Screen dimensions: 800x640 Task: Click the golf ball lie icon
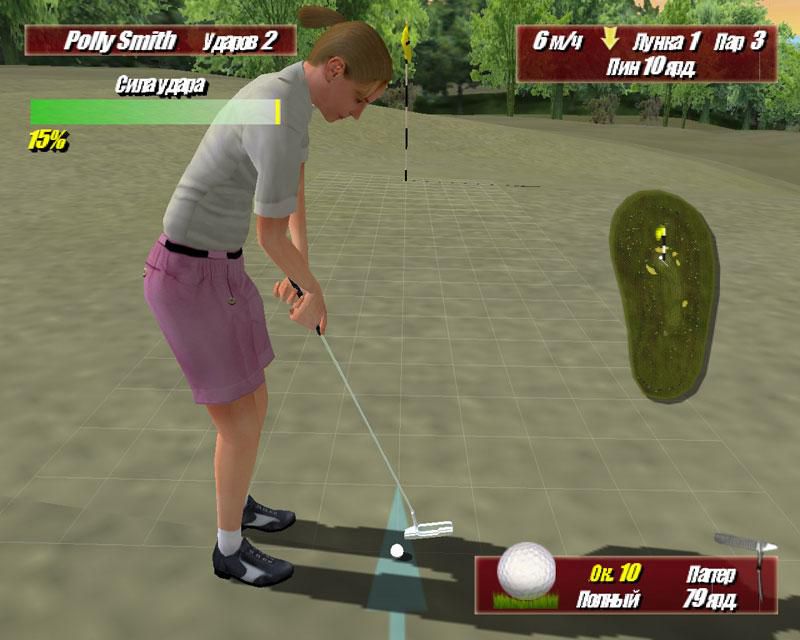click(525, 577)
